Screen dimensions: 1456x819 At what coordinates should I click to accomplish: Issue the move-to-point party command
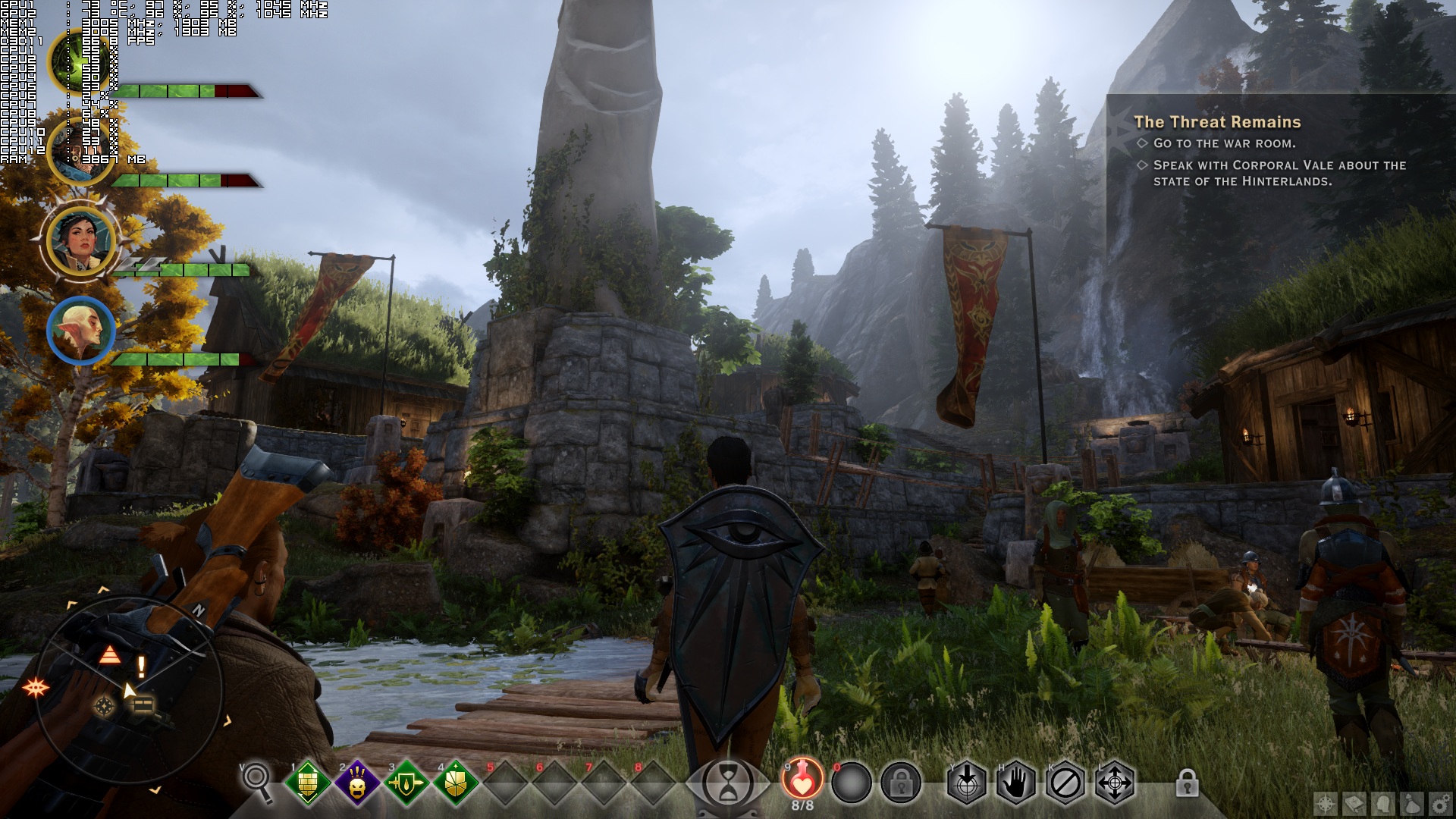pyautogui.click(x=1115, y=783)
